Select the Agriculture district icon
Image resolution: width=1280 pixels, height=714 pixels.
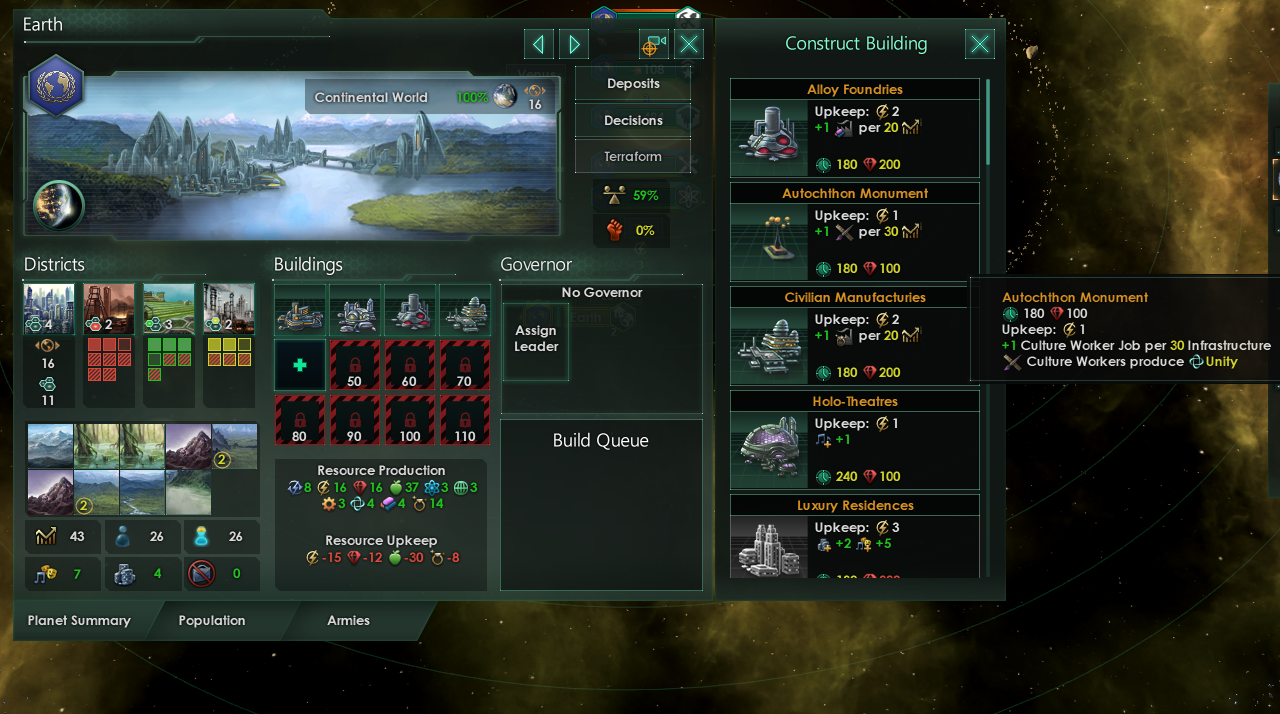(169, 309)
